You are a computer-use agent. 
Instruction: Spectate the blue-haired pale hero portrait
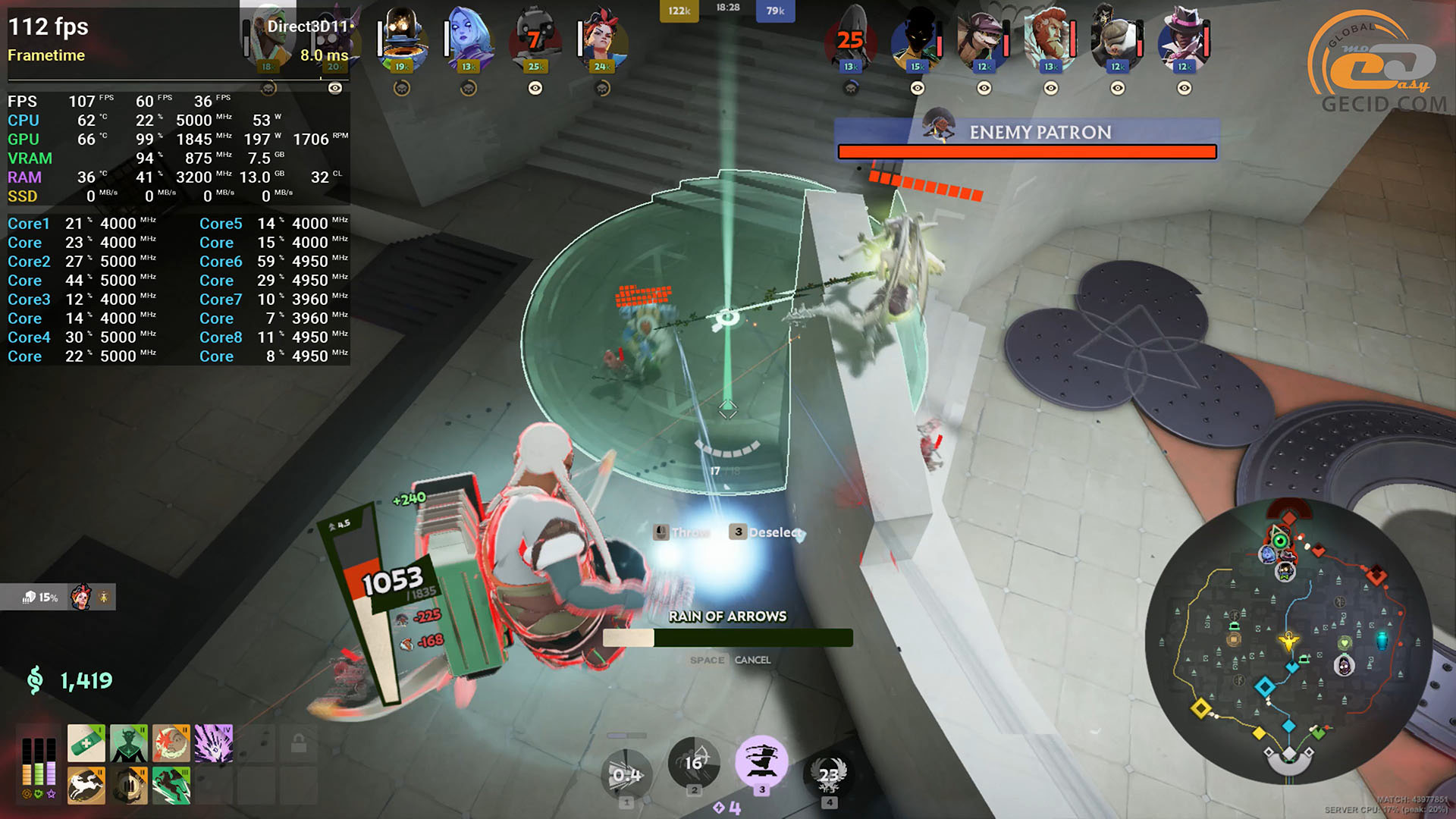coord(468,36)
